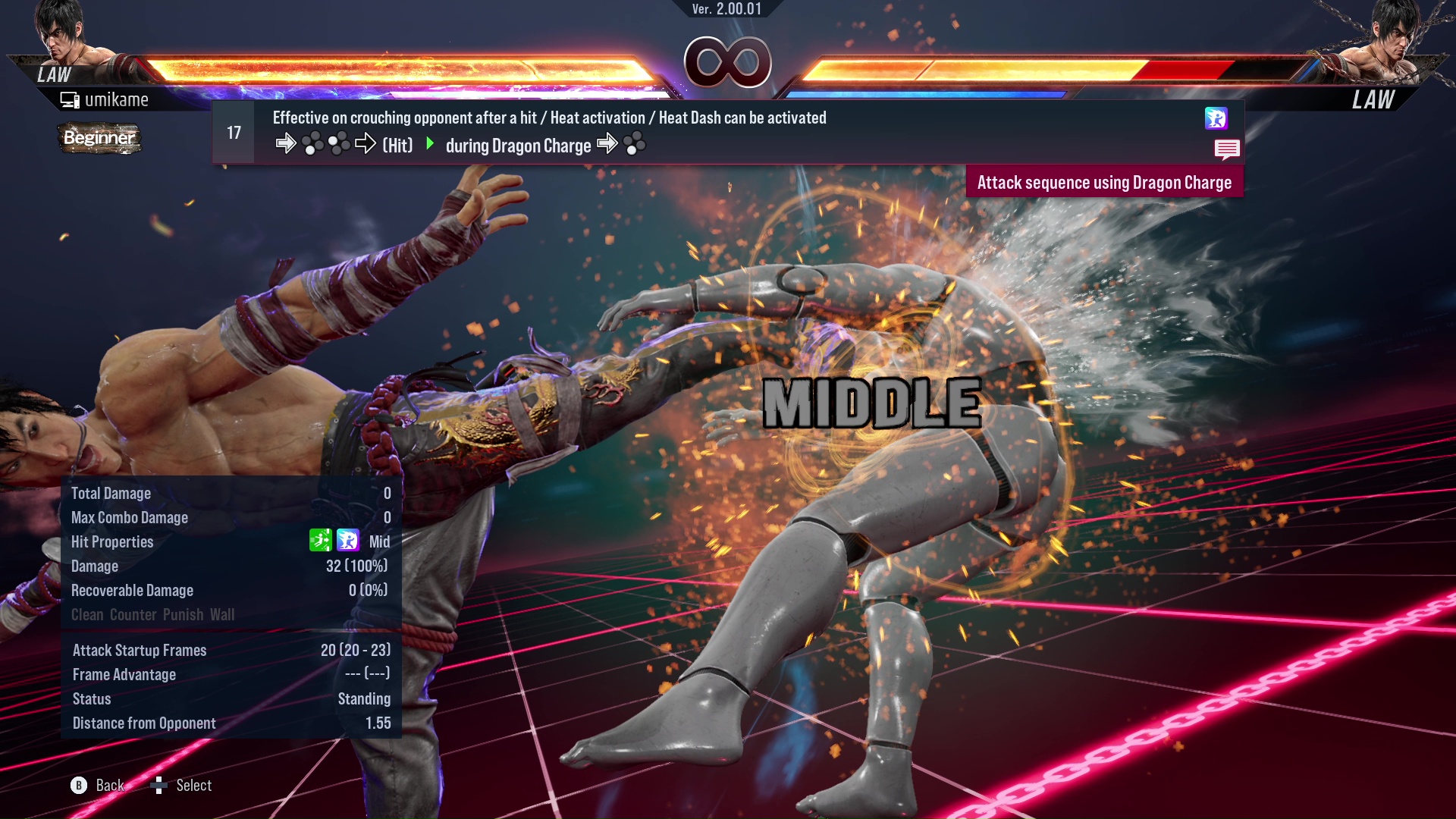This screenshot has height=819, width=1456.
Task: Select the Beginner difficulty tab
Action: coord(99,138)
